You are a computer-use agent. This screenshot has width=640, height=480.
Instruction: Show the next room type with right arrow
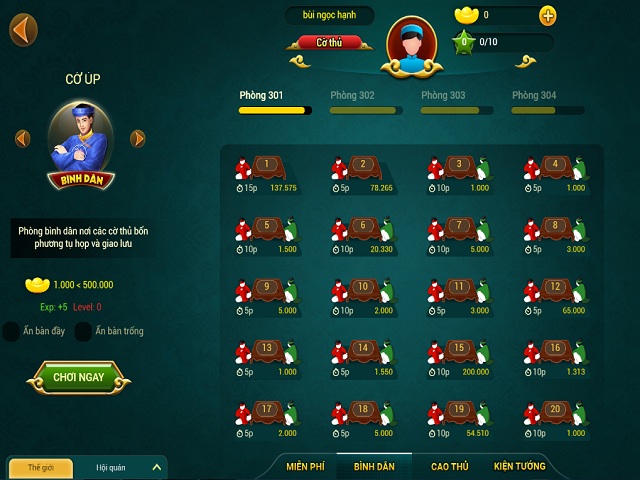[138, 139]
